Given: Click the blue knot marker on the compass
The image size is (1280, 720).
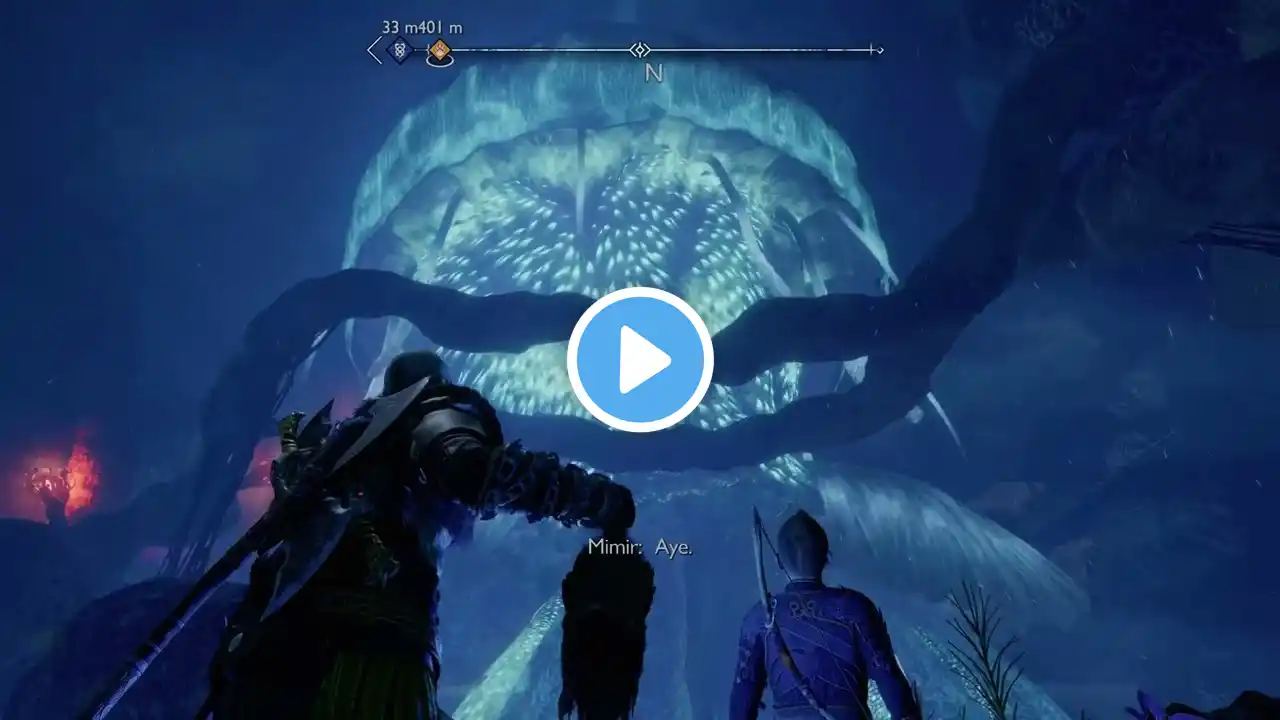Looking at the screenshot, I should coord(400,50).
